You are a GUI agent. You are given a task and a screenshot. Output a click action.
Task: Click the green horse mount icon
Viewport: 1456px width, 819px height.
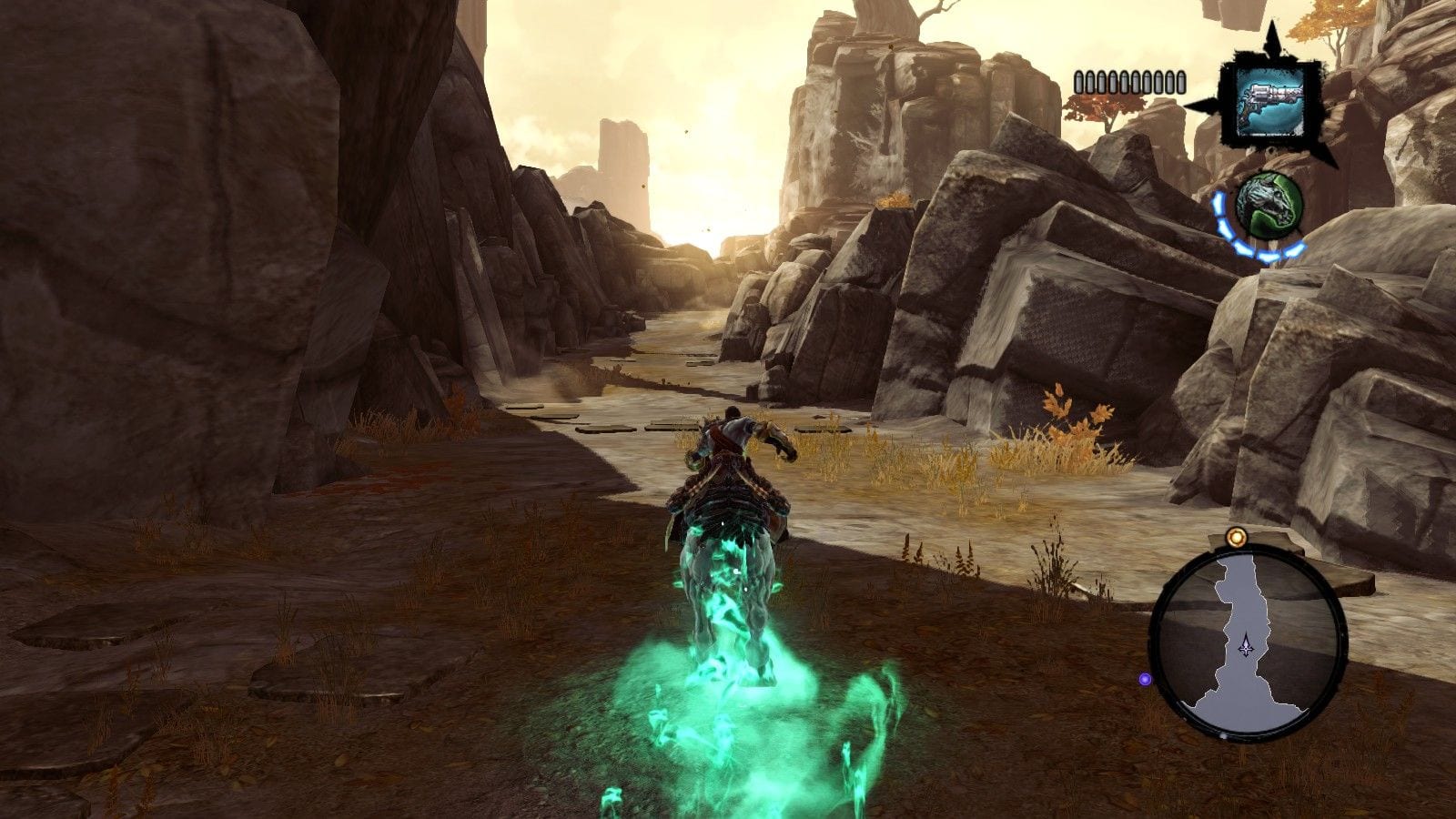(1269, 206)
